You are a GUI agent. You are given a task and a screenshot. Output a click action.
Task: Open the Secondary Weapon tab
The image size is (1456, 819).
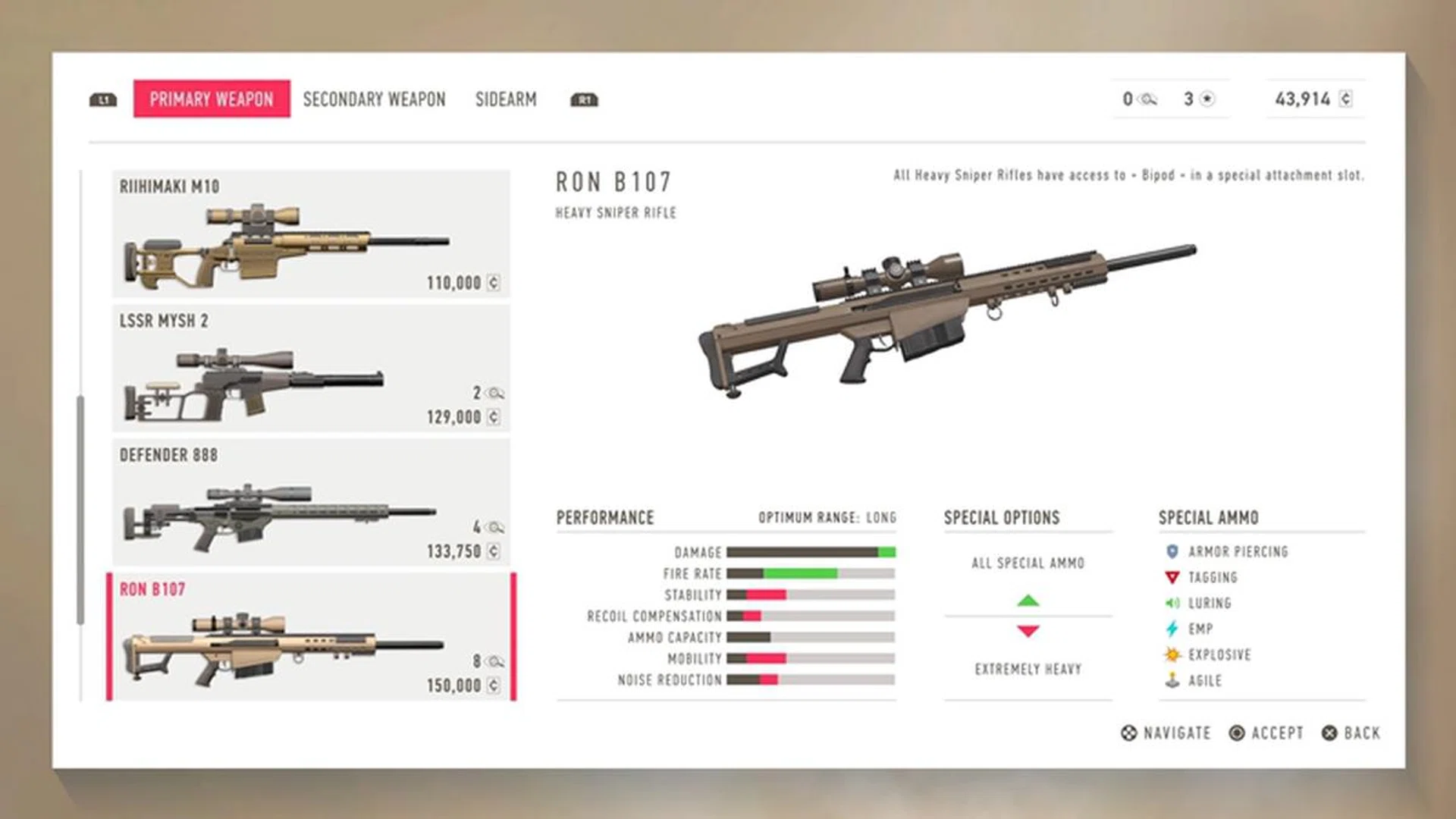coord(374,99)
